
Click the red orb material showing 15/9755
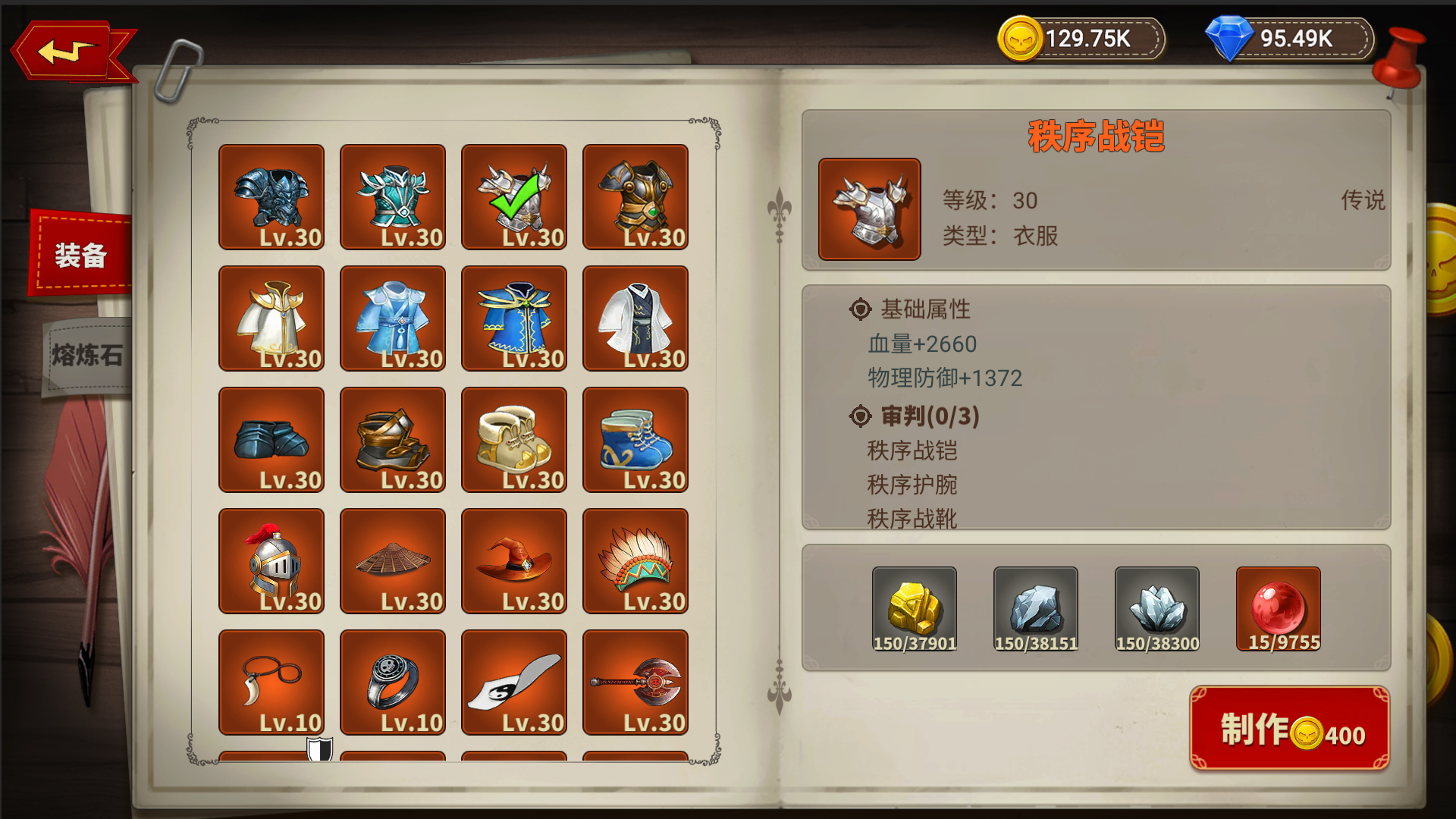[1277, 607]
